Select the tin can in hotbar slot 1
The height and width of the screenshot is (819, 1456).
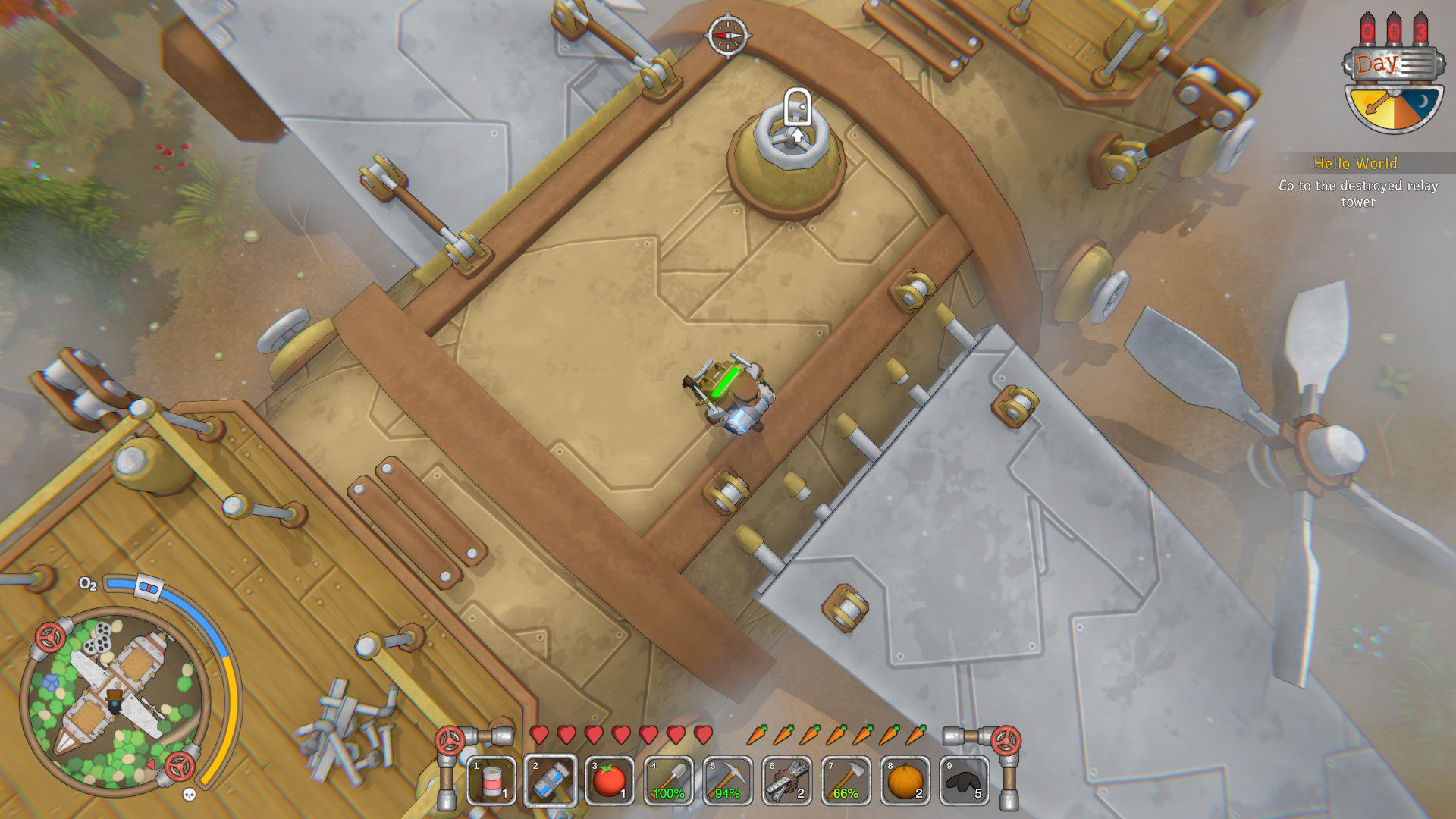coord(491,780)
